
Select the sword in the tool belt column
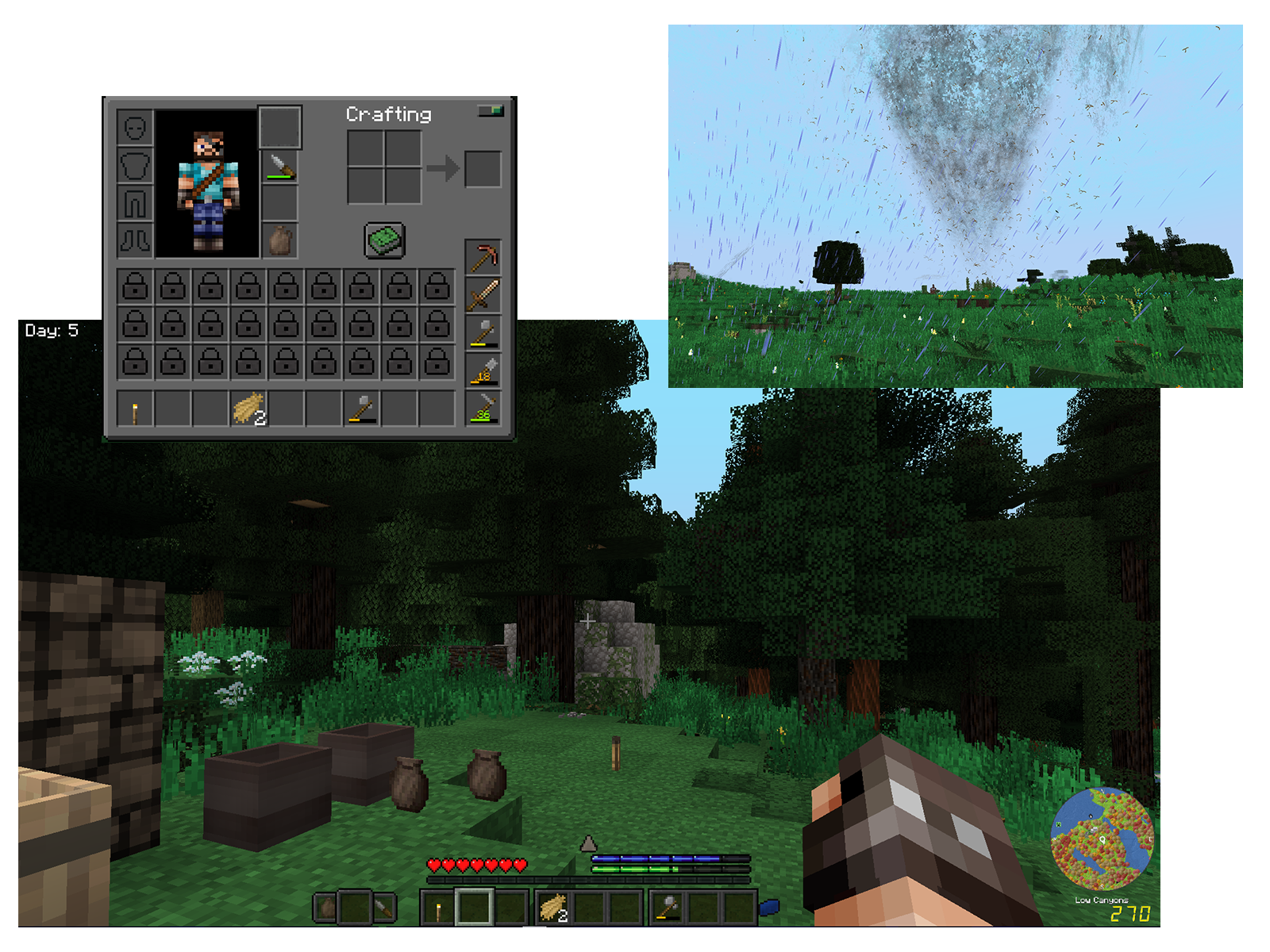[x=483, y=293]
